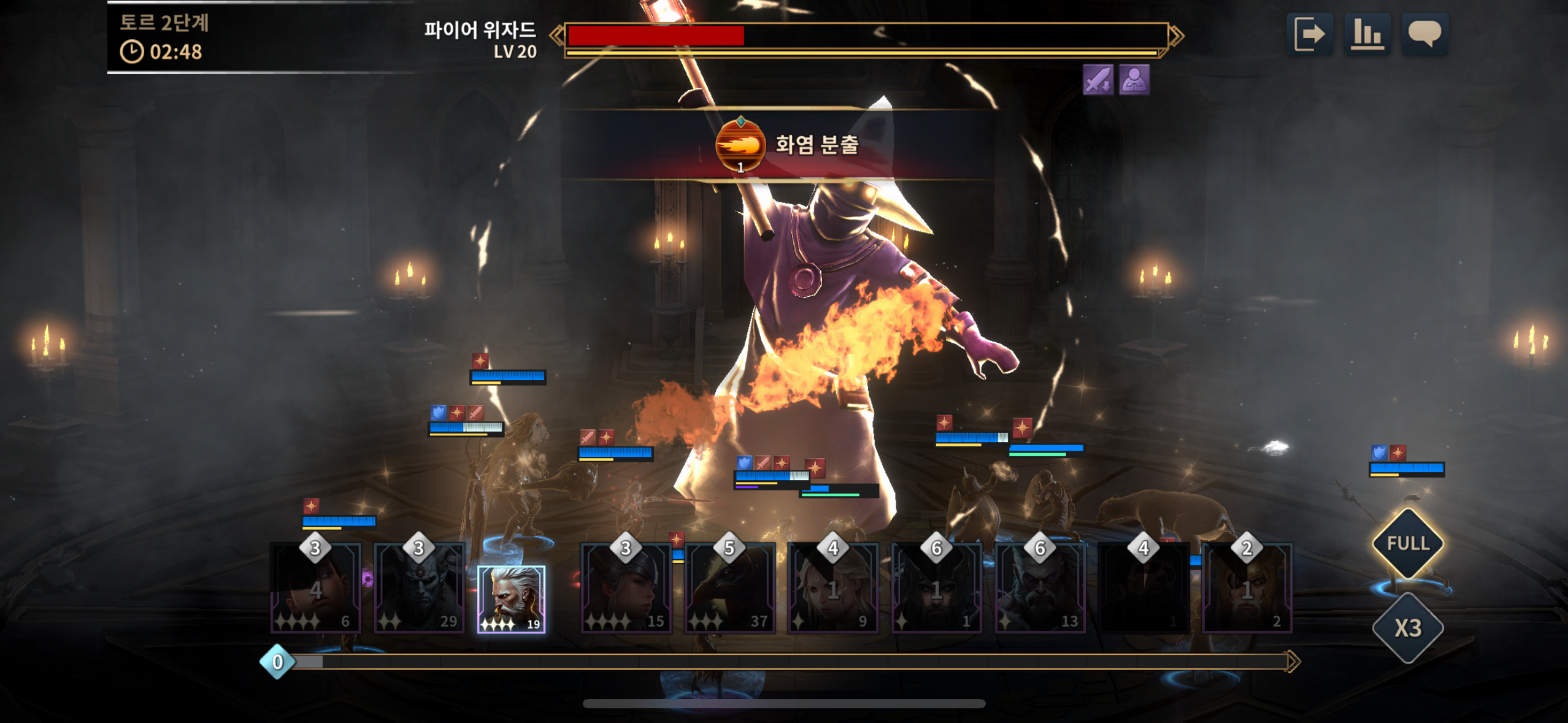
Task: Pick the golden-helmet warrior card numbered 2
Action: [x=1247, y=589]
